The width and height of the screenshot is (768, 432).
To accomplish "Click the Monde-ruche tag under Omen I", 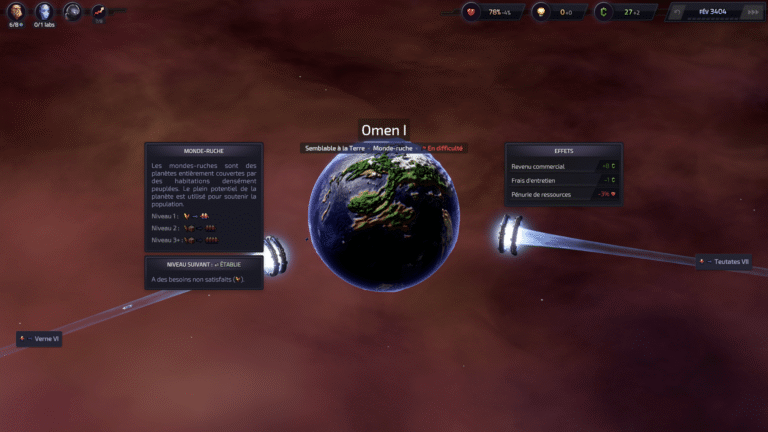I will pos(392,148).
